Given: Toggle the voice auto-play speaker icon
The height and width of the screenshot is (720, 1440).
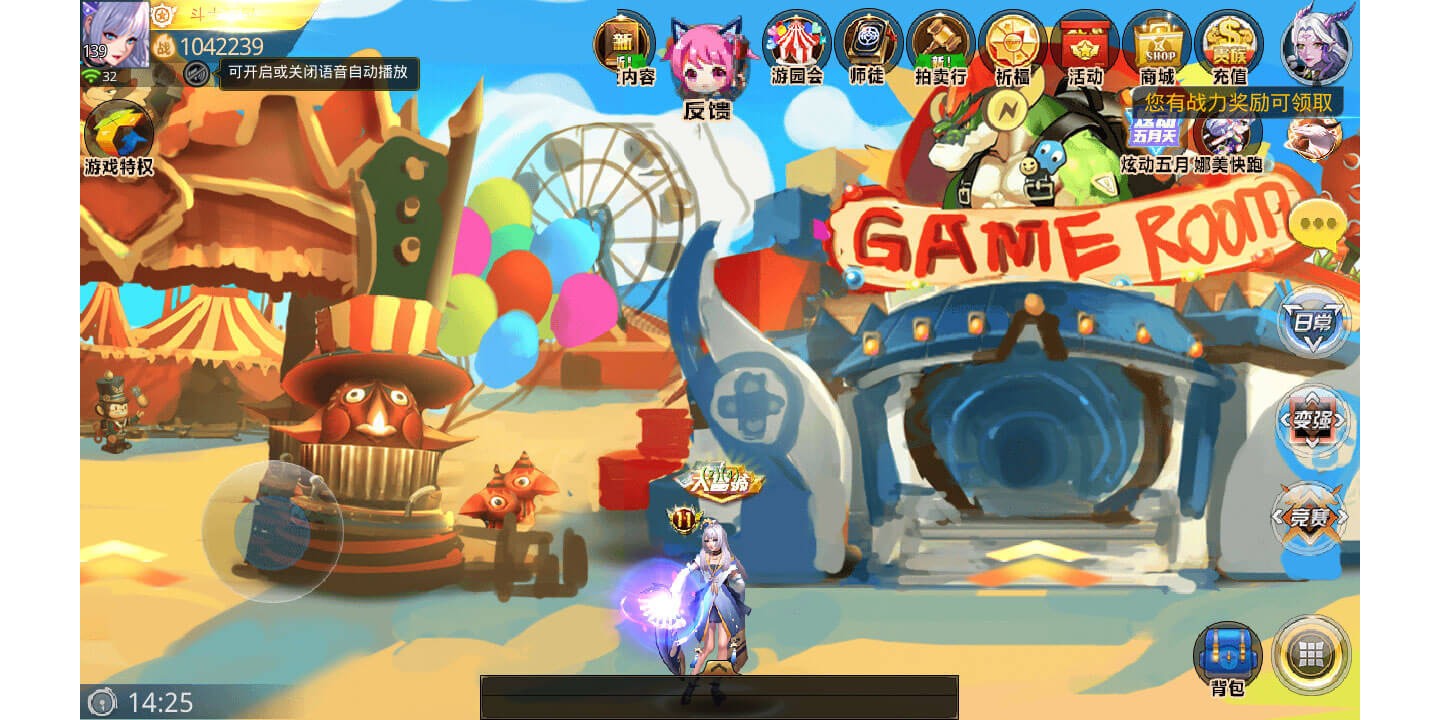Looking at the screenshot, I should tap(197, 74).
